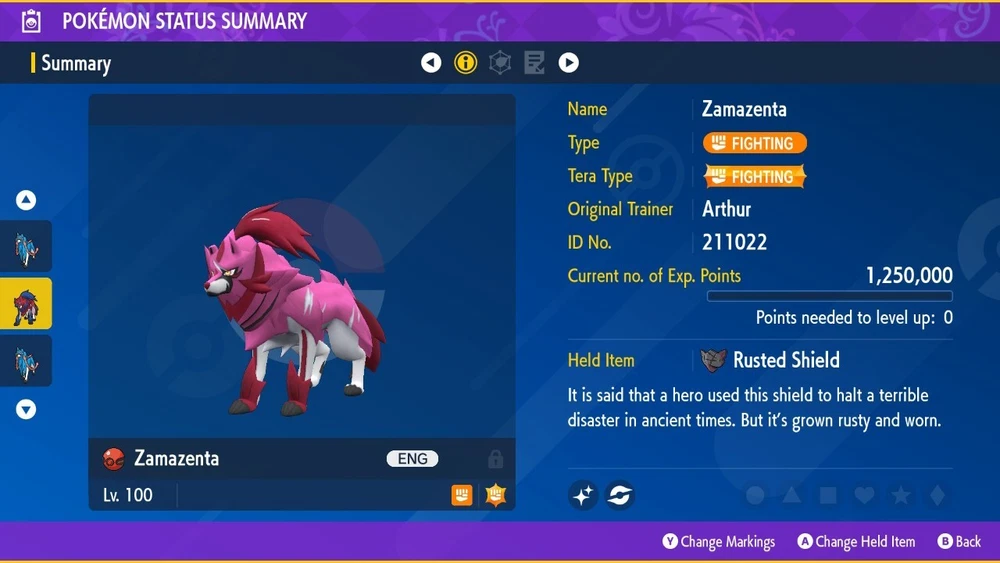Switch to the hexagon stats tab

pos(499,63)
